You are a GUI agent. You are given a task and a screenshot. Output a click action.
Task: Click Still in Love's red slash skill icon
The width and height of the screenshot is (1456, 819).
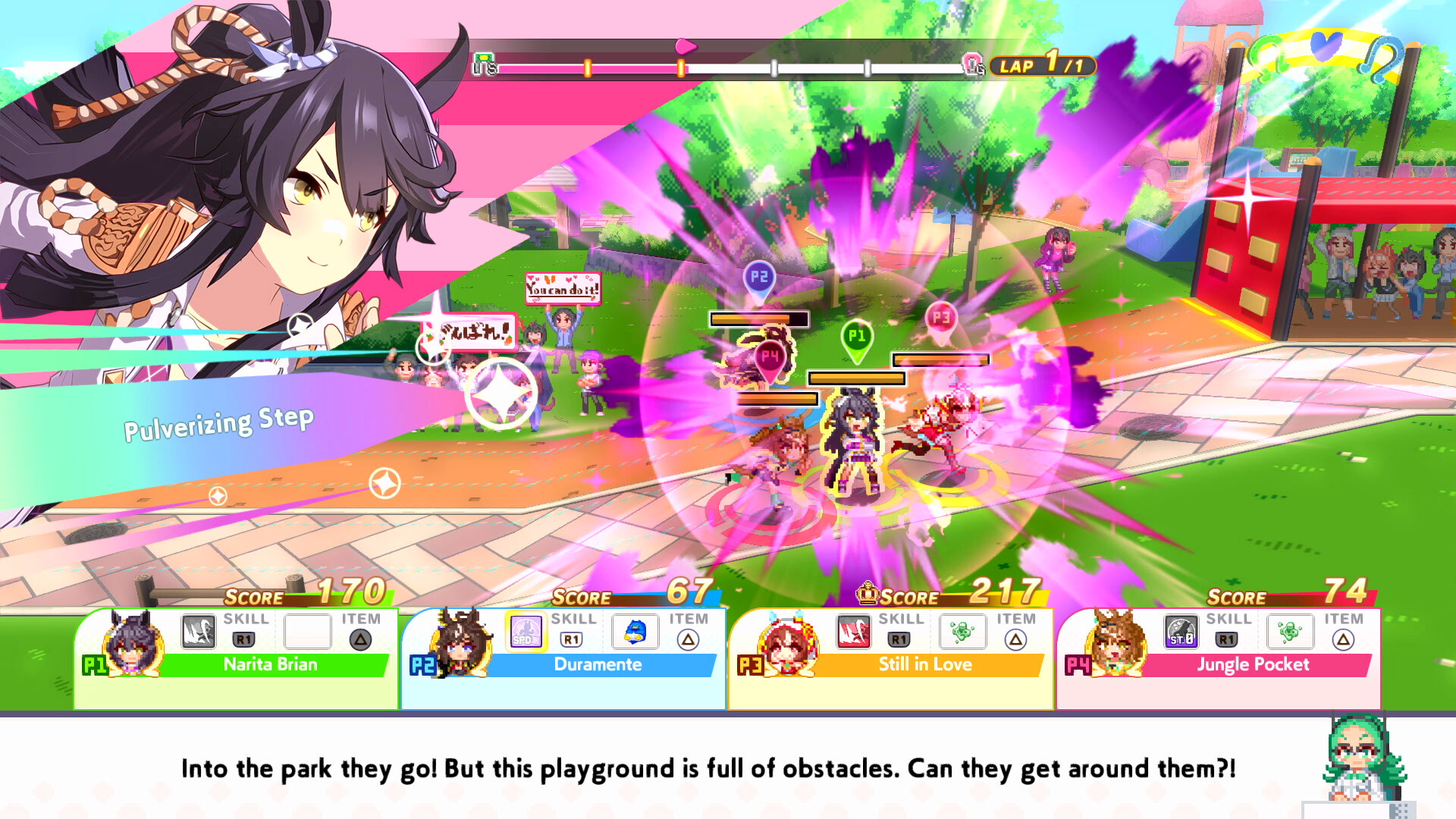(x=853, y=632)
